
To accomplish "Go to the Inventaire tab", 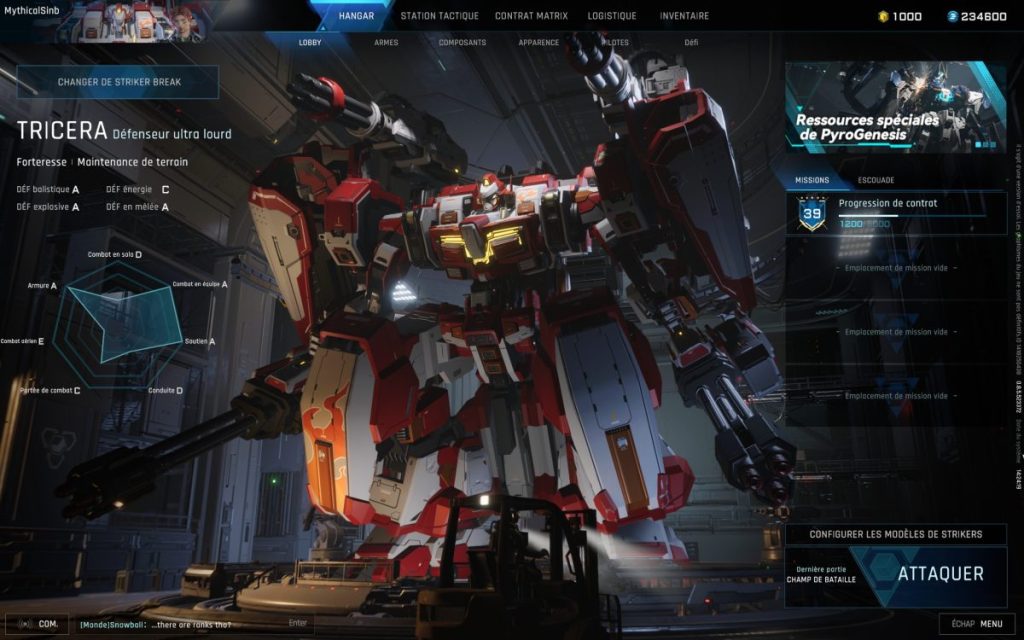I will coord(684,16).
